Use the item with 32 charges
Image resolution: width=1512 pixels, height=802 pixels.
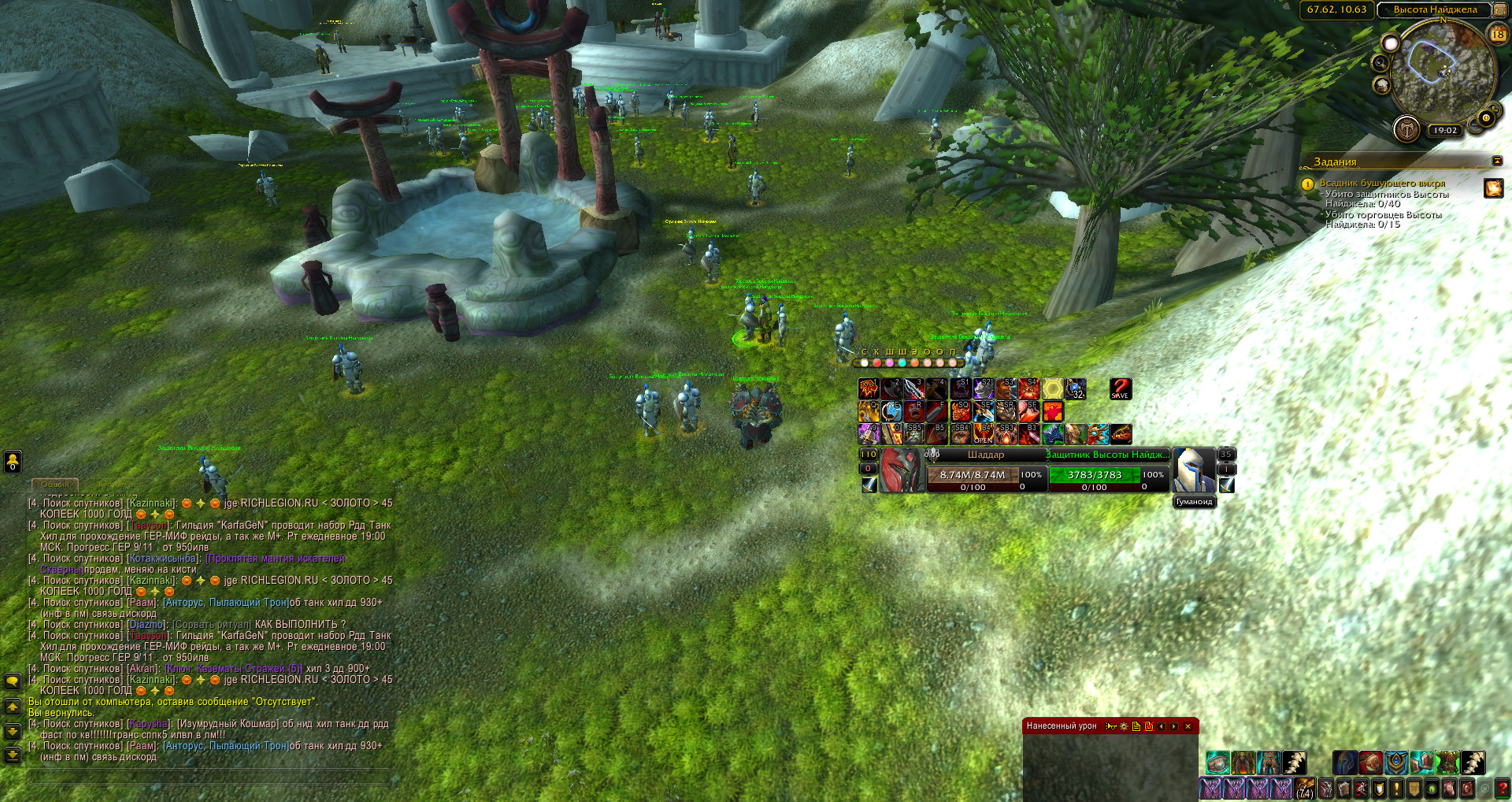tap(1076, 389)
